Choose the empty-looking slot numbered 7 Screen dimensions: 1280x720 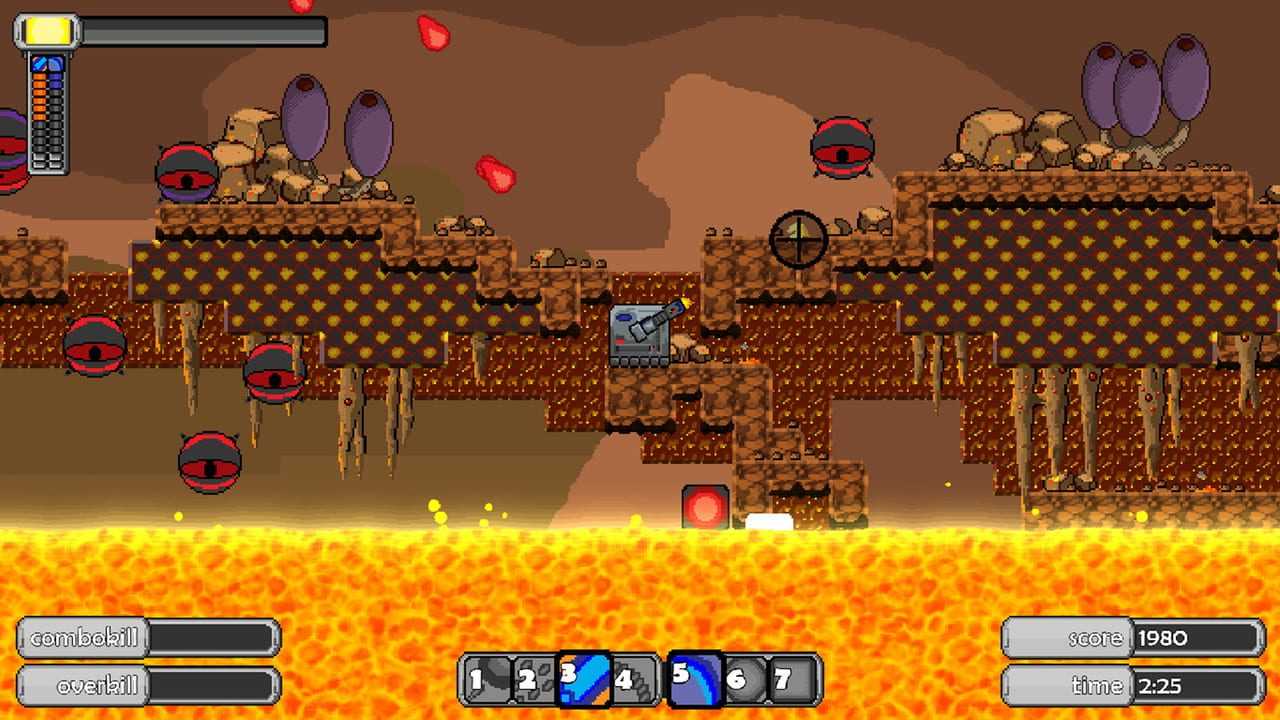click(792, 680)
